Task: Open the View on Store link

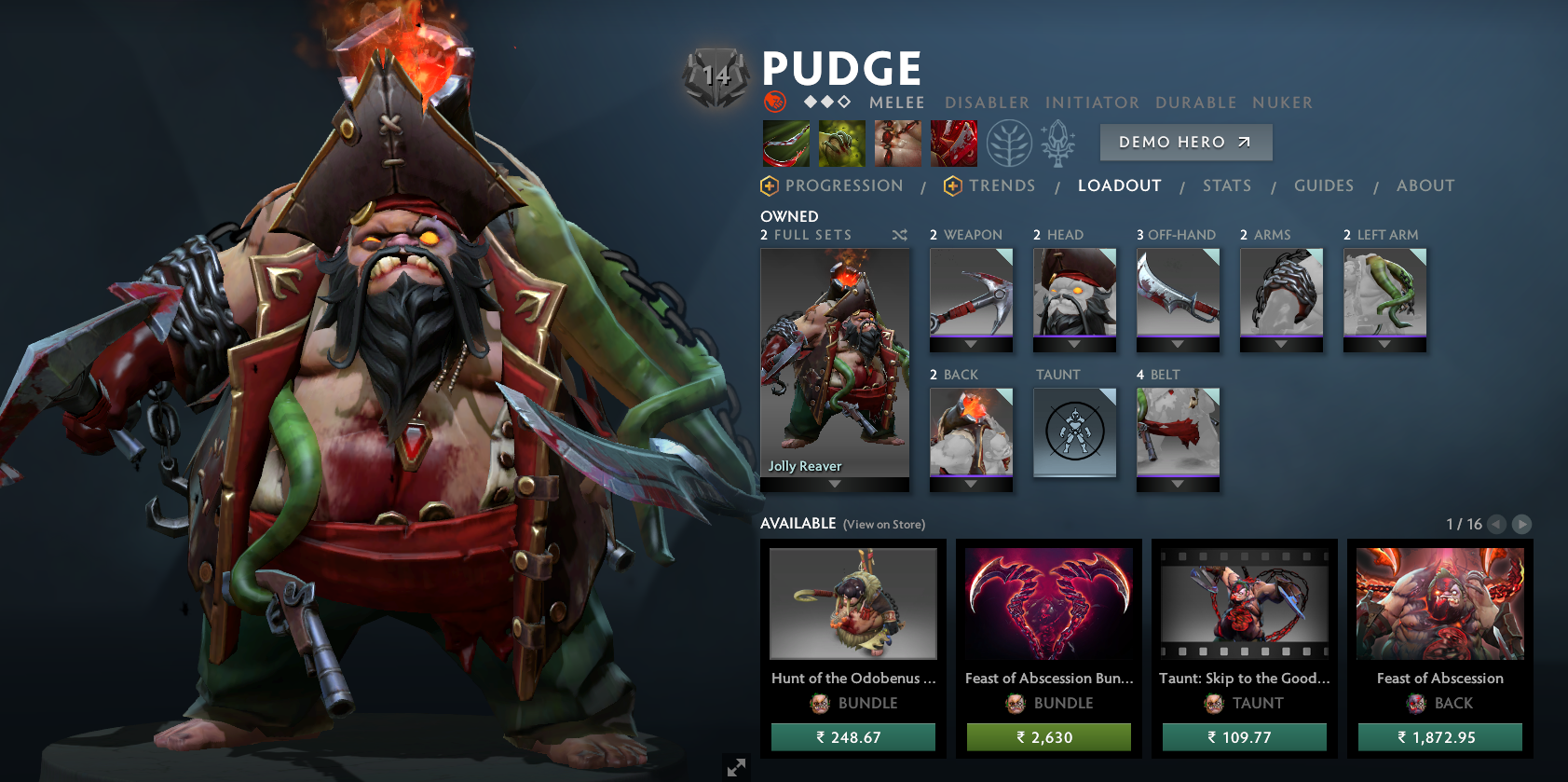Action: [x=883, y=524]
